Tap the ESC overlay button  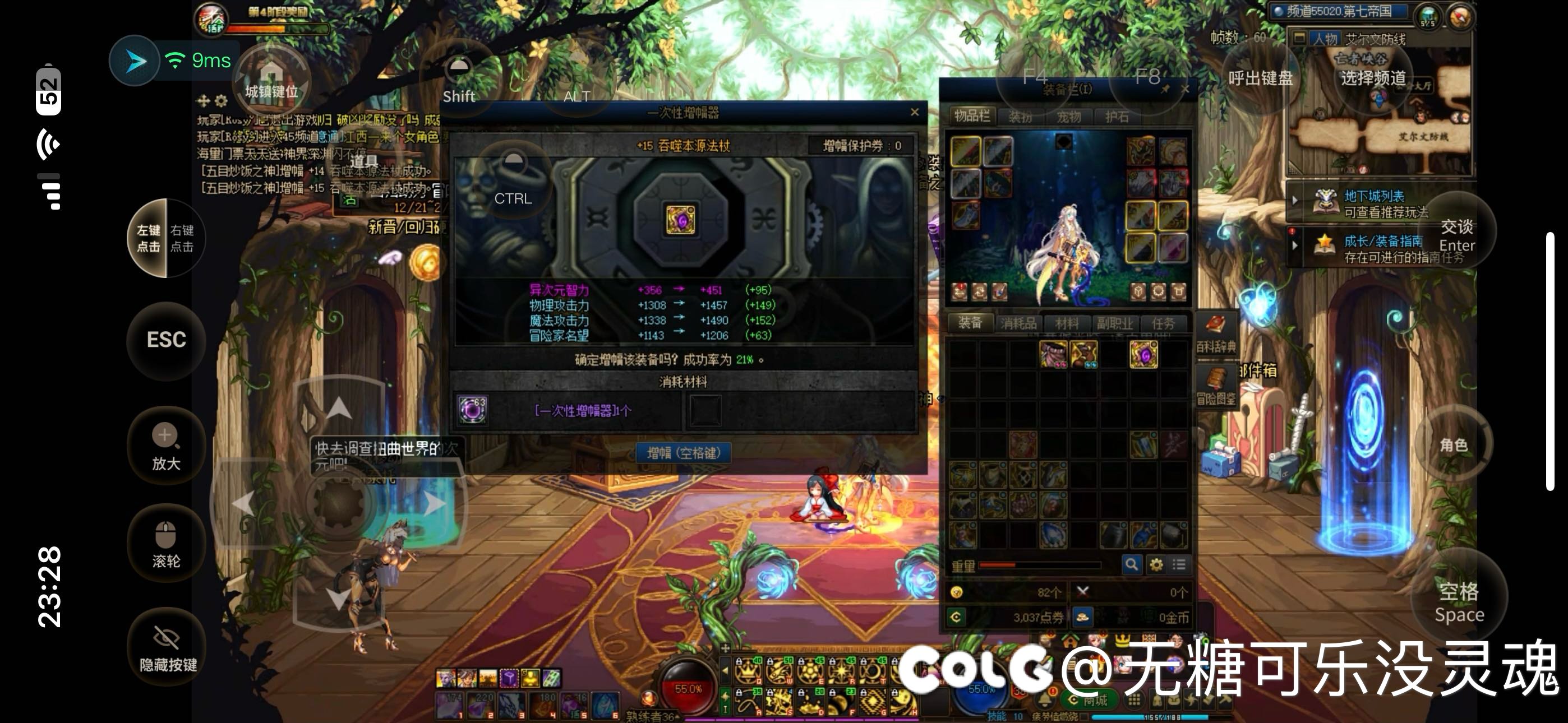click(x=166, y=340)
